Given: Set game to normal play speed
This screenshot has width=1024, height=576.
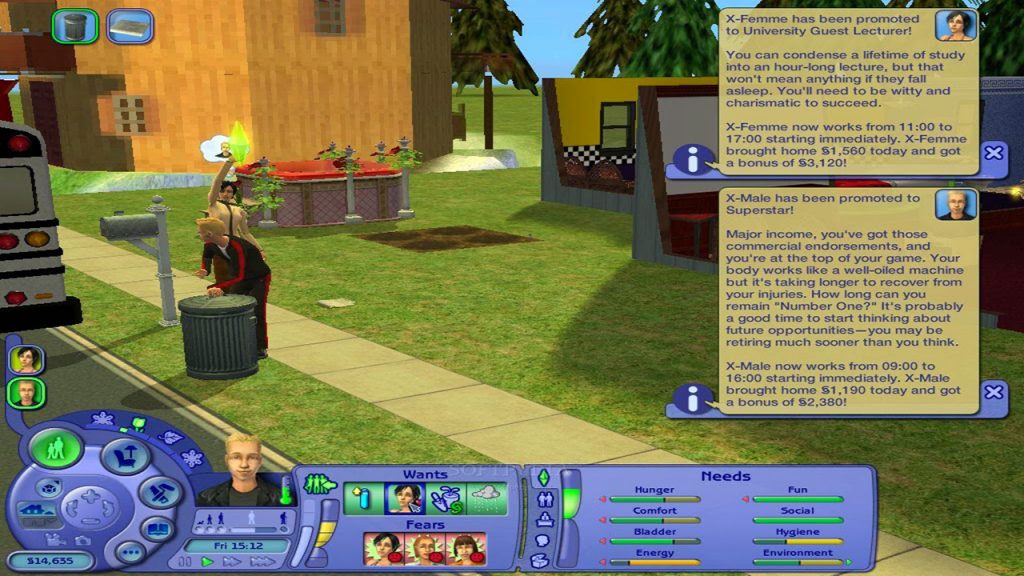Looking at the screenshot, I should click(x=208, y=563).
